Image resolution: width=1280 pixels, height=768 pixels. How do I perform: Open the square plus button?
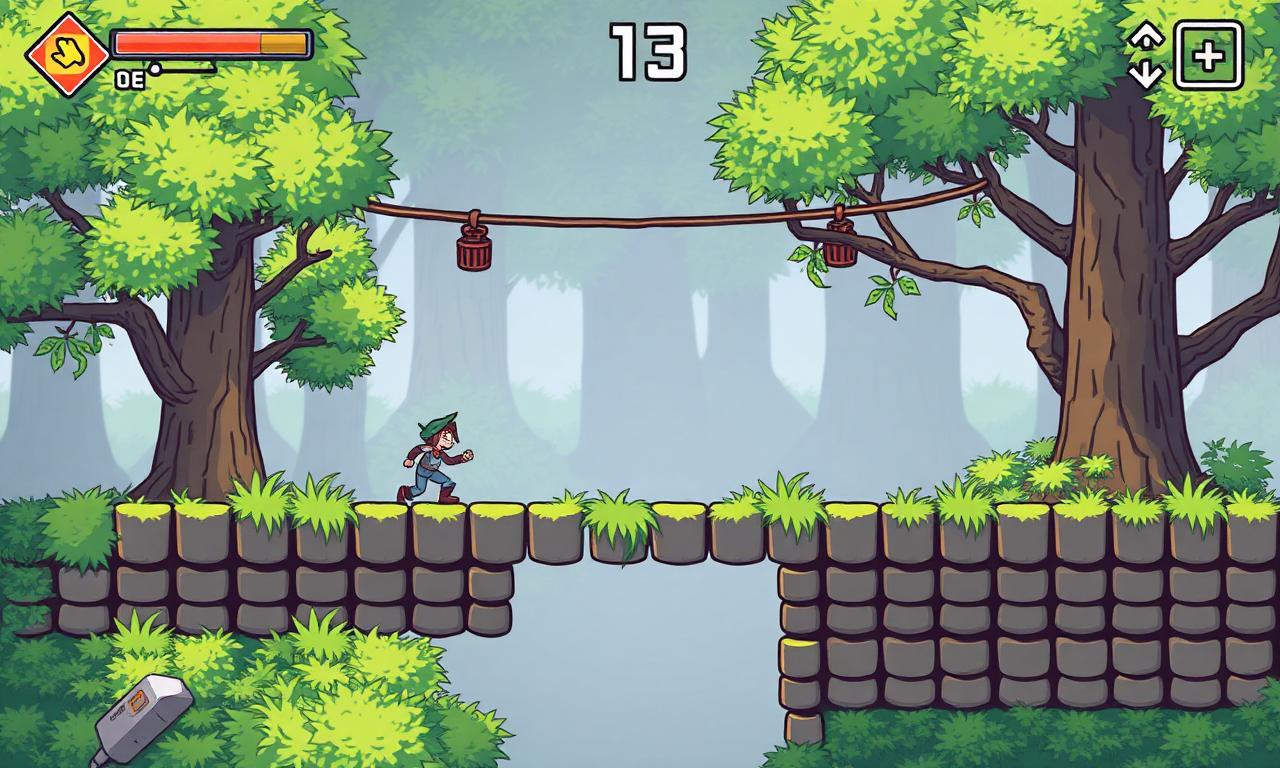pyautogui.click(x=1208, y=56)
